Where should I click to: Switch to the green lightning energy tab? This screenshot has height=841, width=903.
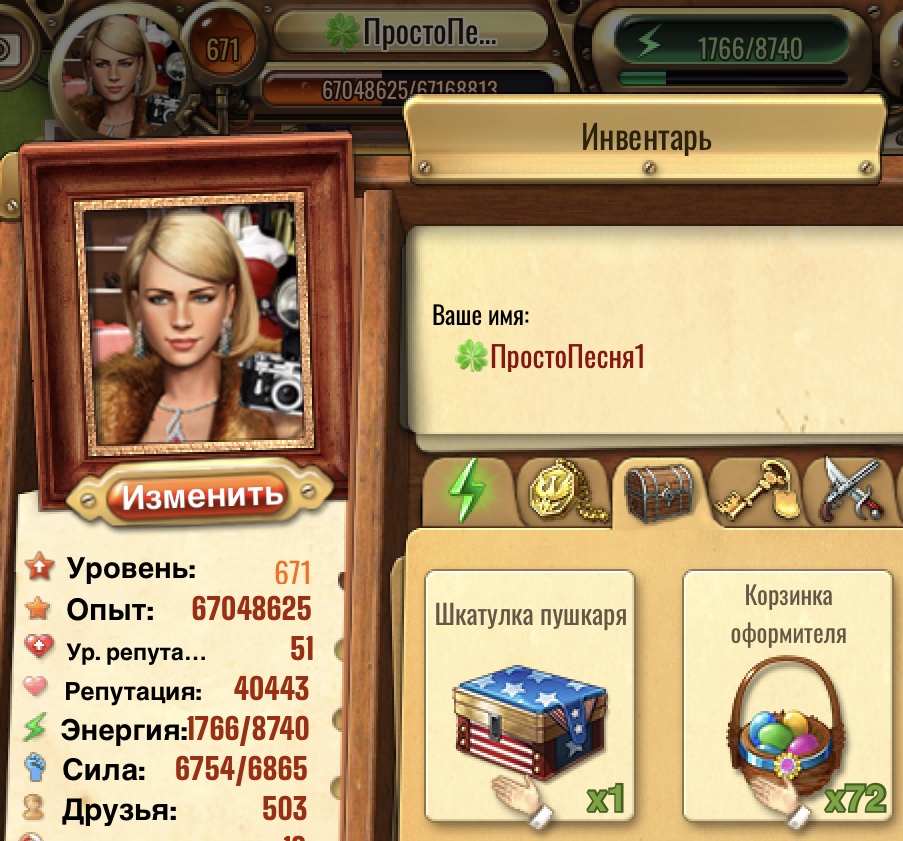pos(468,491)
